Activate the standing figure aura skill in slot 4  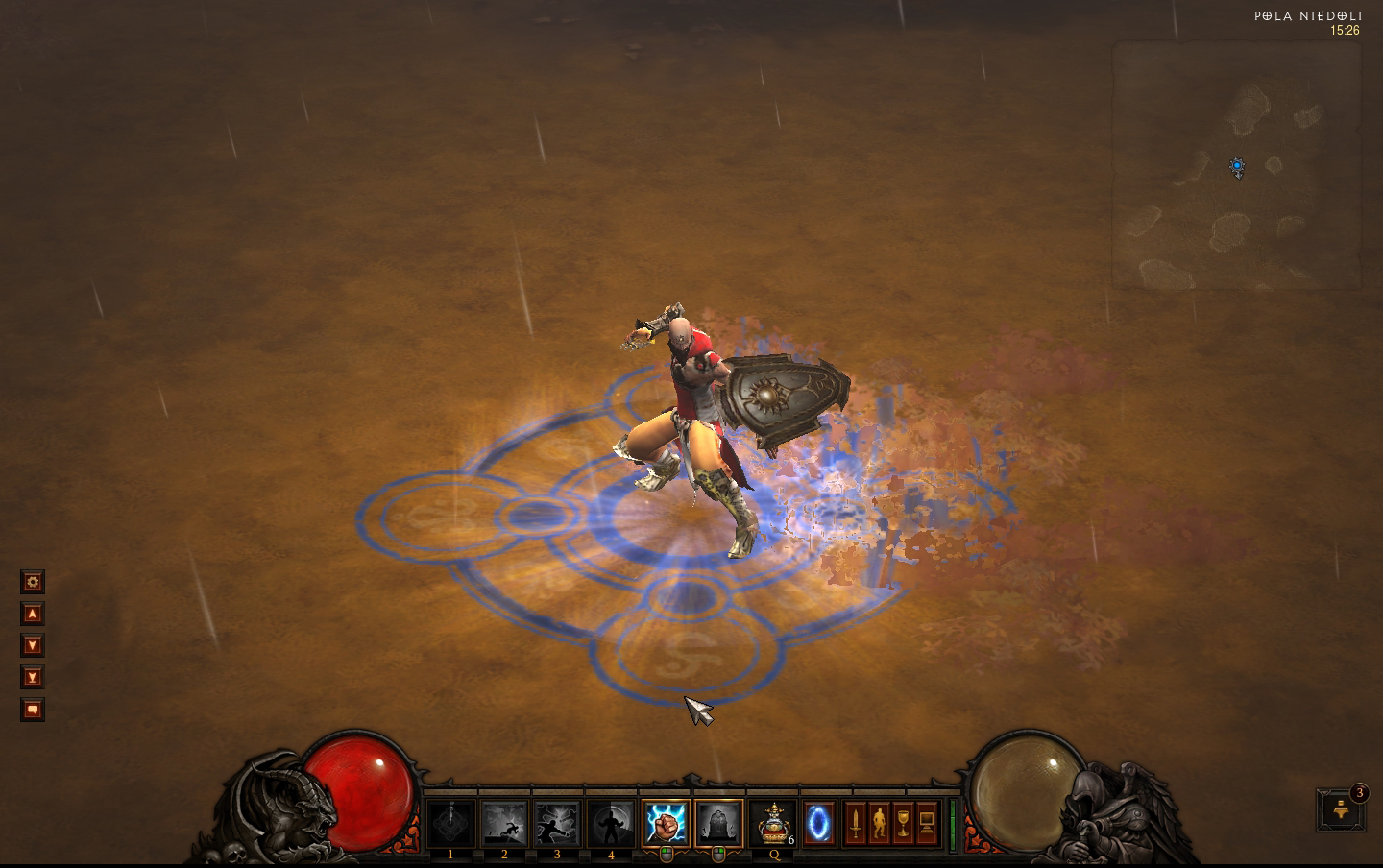[611, 824]
